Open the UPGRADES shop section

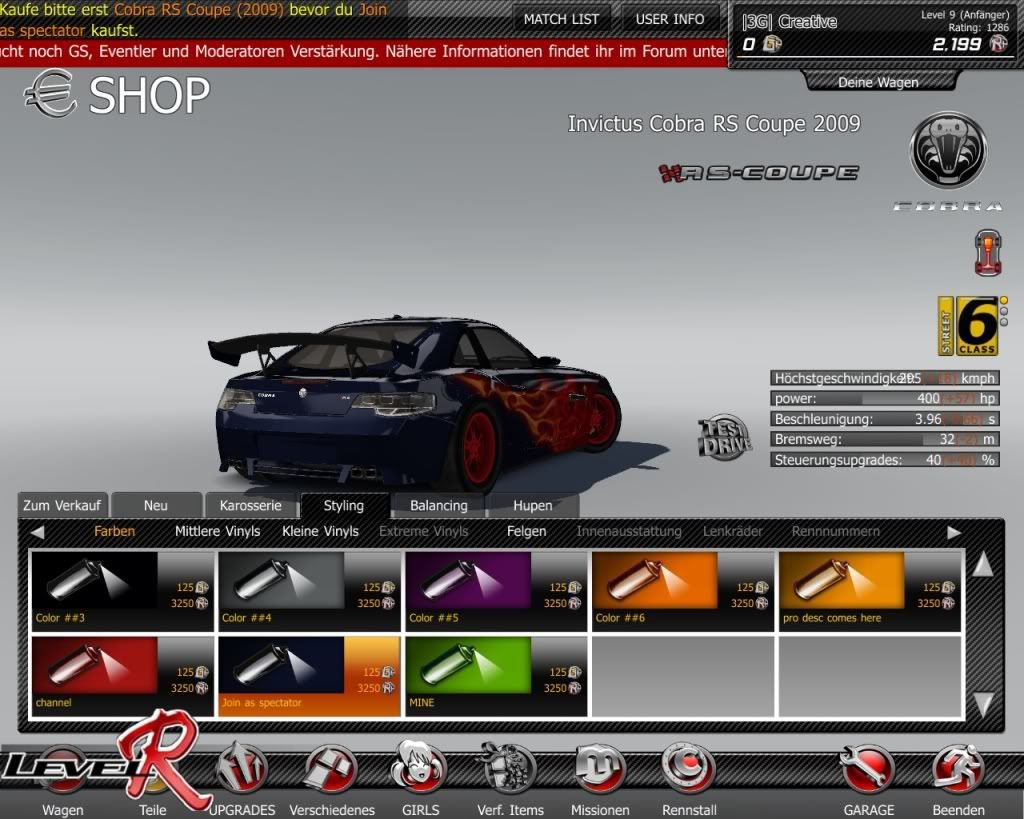pyautogui.click(x=241, y=778)
